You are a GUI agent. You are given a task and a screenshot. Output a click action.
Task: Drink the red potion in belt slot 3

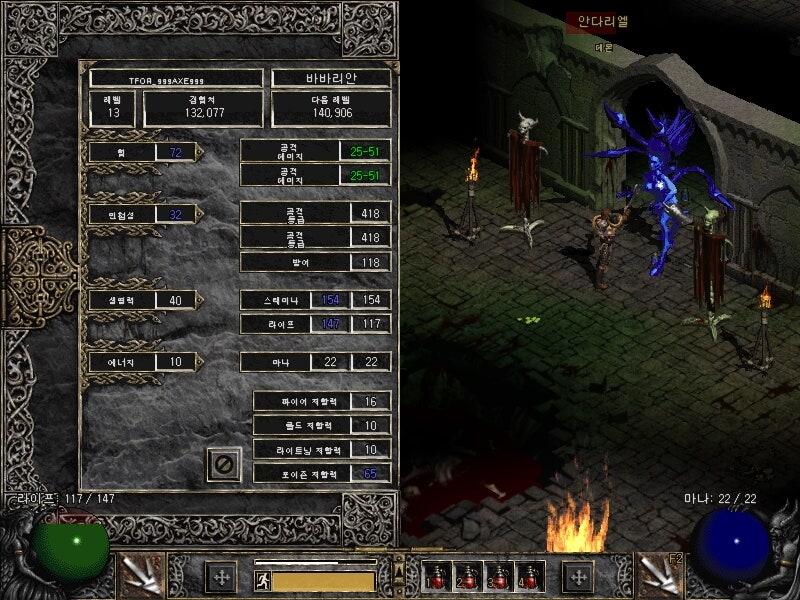click(x=498, y=577)
